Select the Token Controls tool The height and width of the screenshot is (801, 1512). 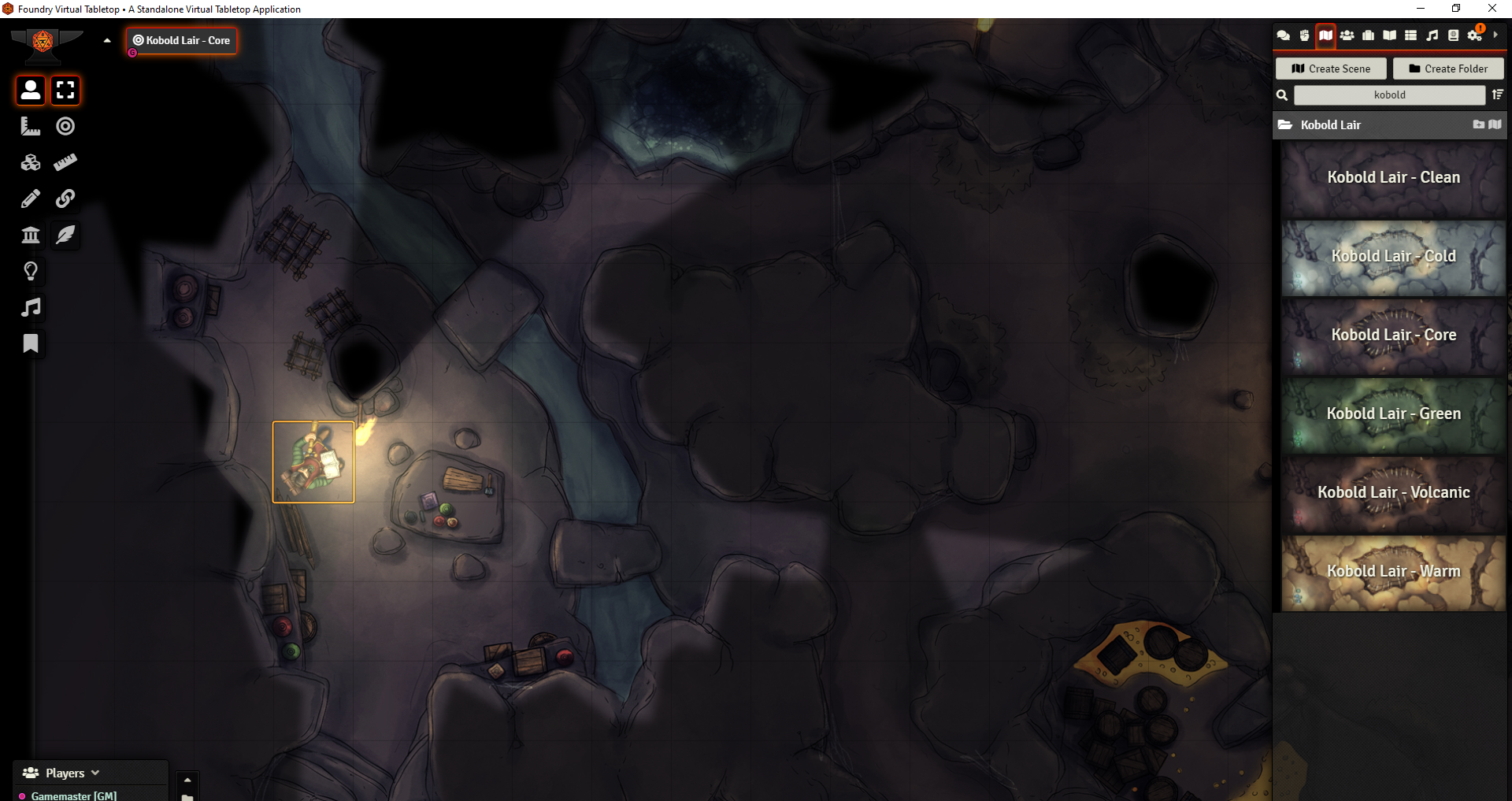(x=30, y=90)
